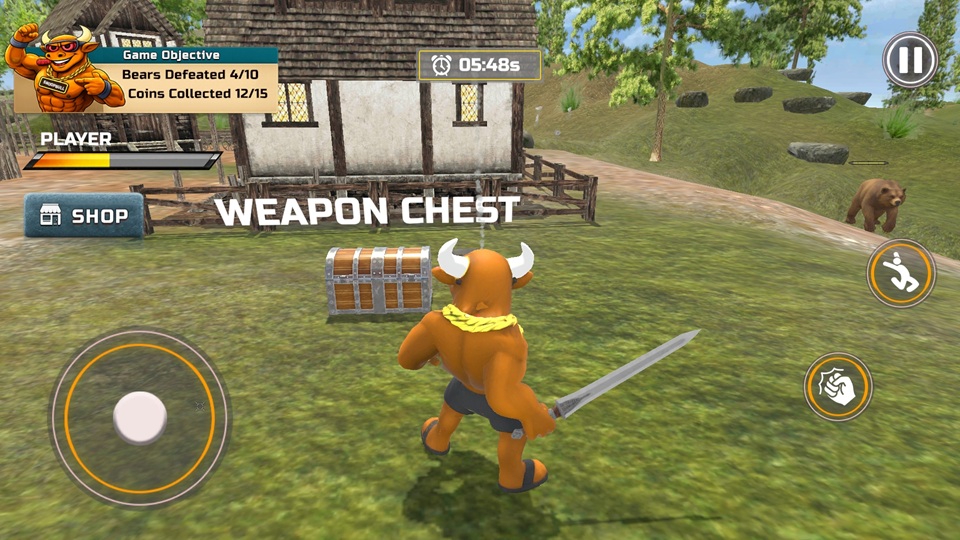The width and height of the screenshot is (960, 540).
Task: Tap the virtual joystick knob
Action: [x=140, y=417]
